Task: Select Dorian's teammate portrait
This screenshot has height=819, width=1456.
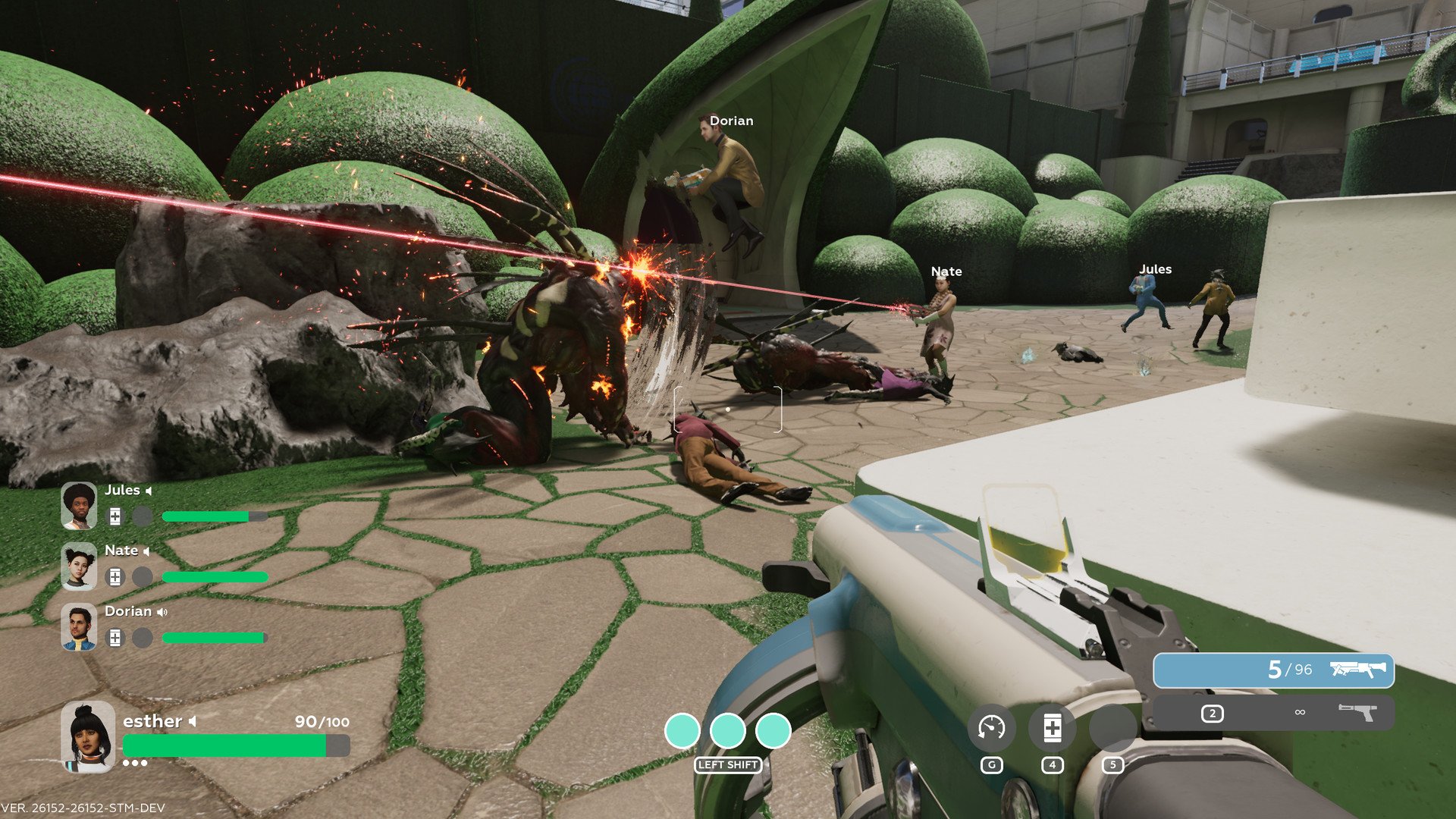Action: click(79, 627)
